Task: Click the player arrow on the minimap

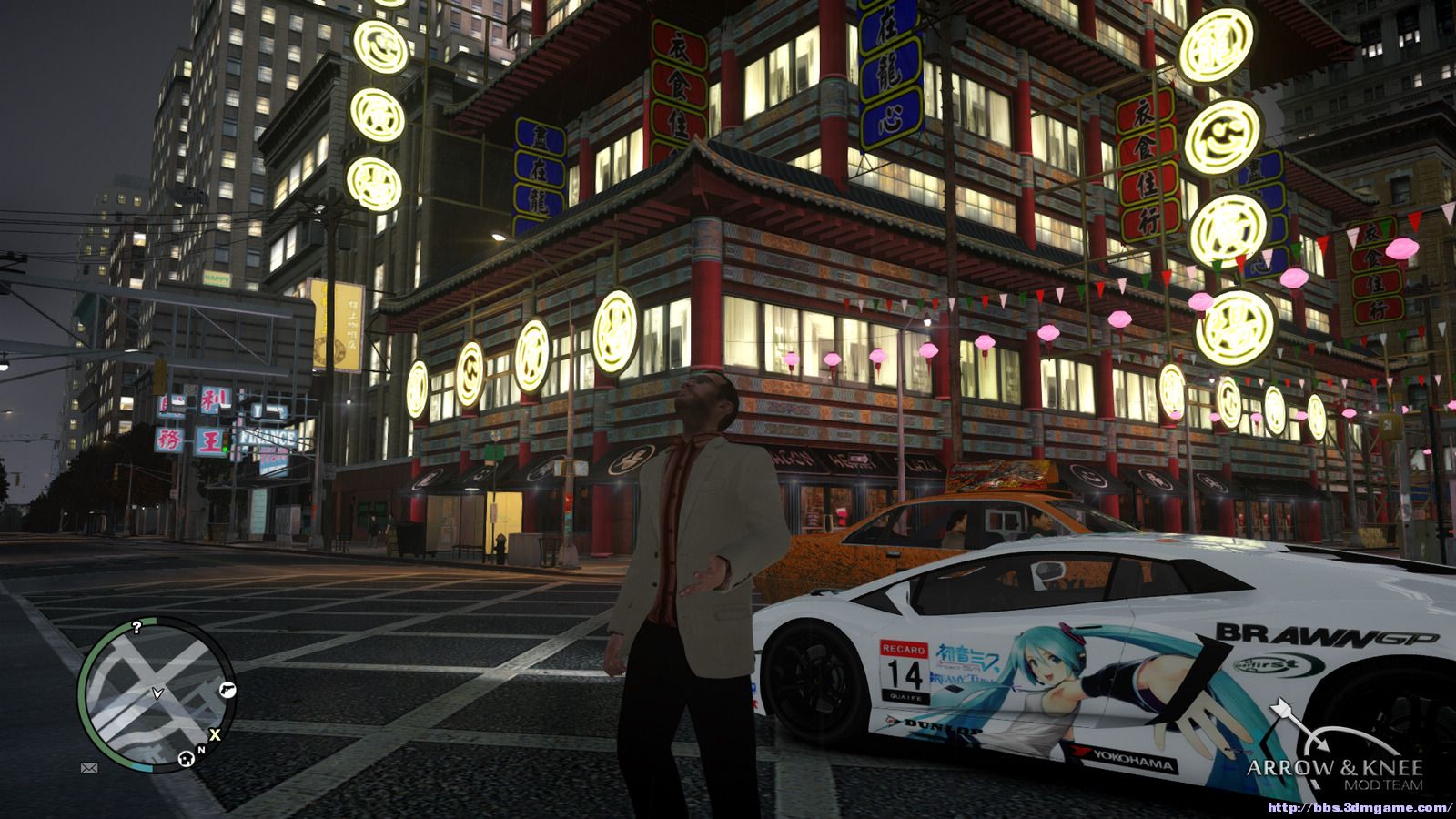Action: tap(157, 694)
